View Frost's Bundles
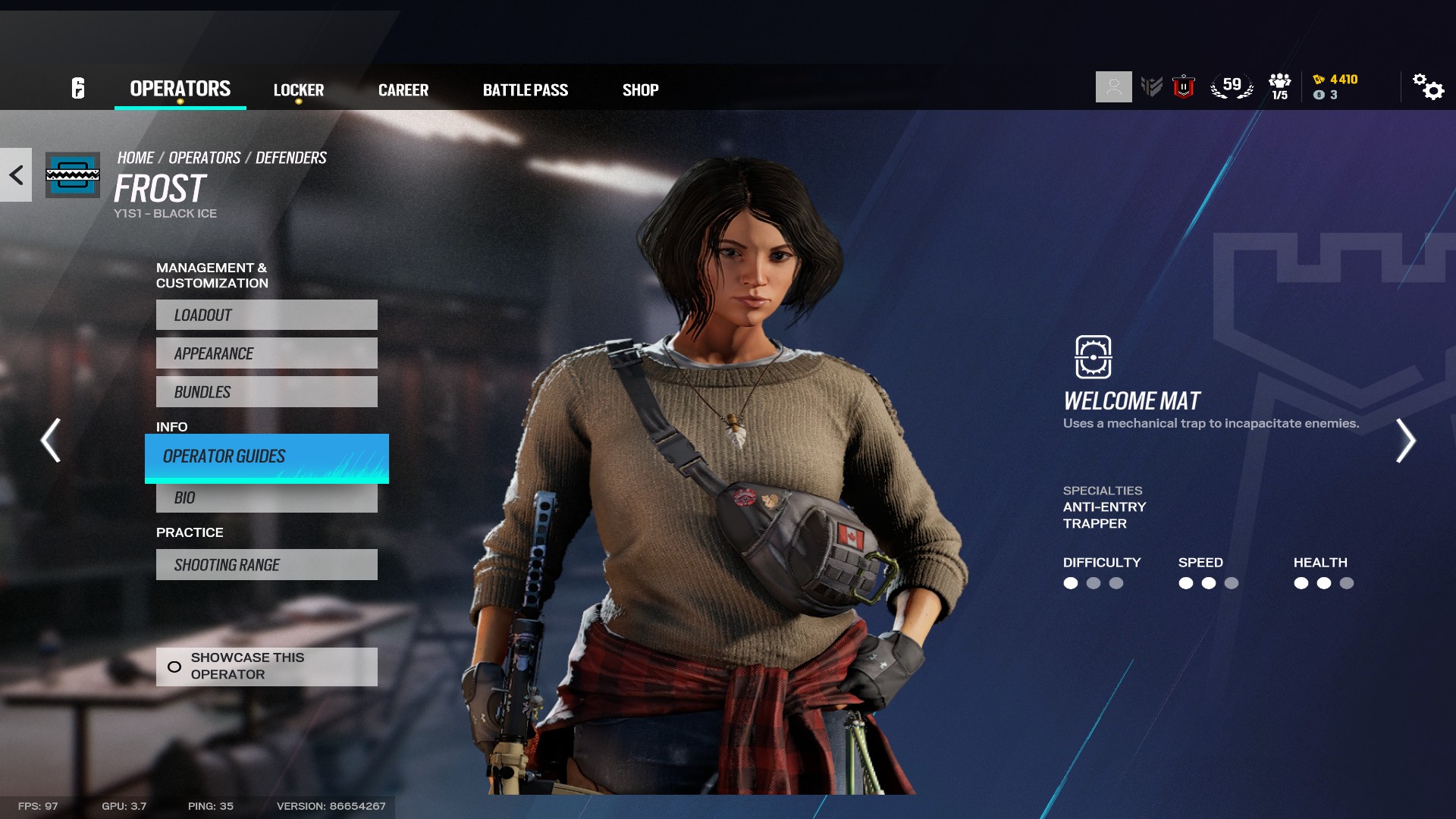The width and height of the screenshot is (1456, 819). point(266,392)
